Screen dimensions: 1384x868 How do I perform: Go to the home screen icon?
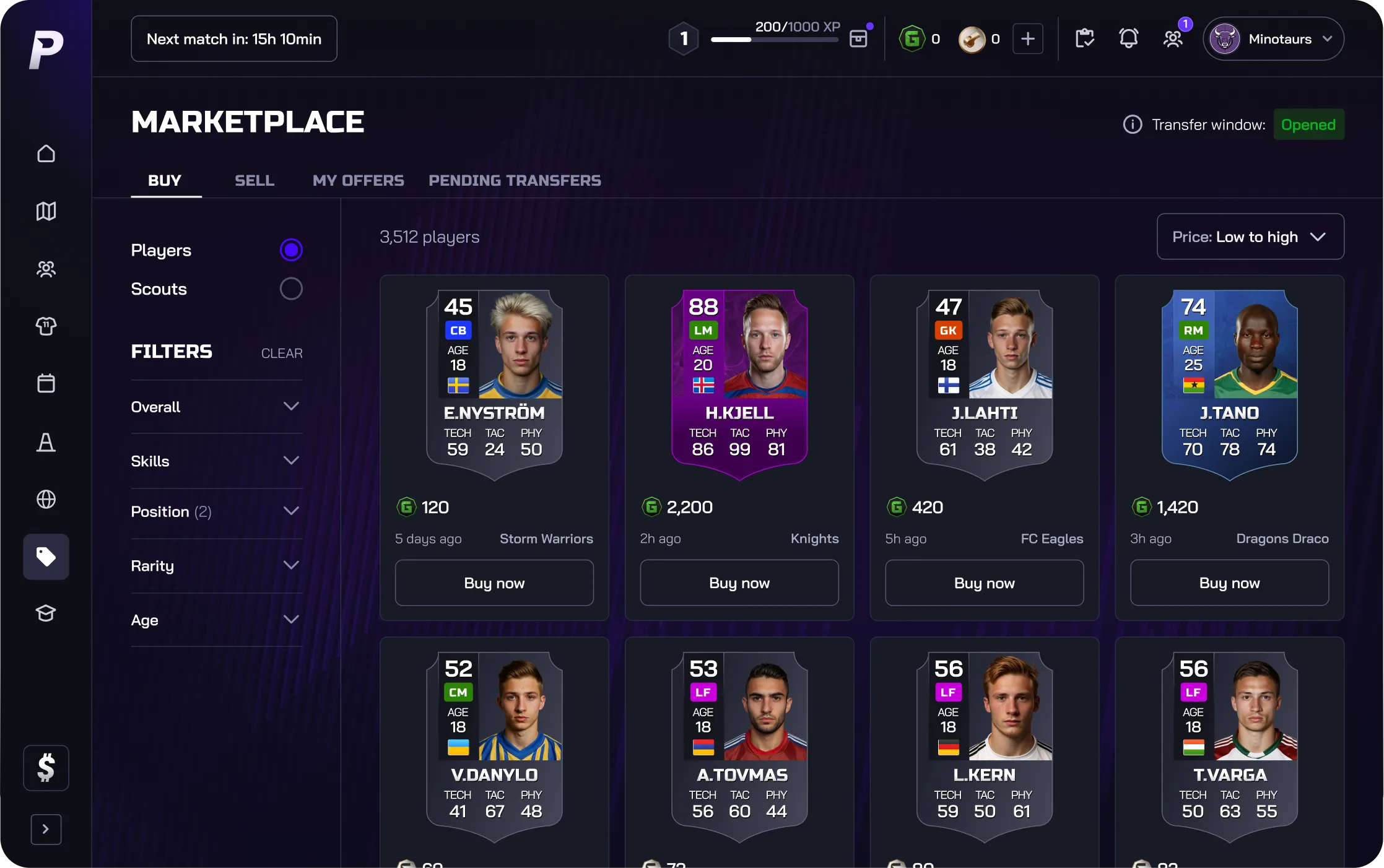46,154
